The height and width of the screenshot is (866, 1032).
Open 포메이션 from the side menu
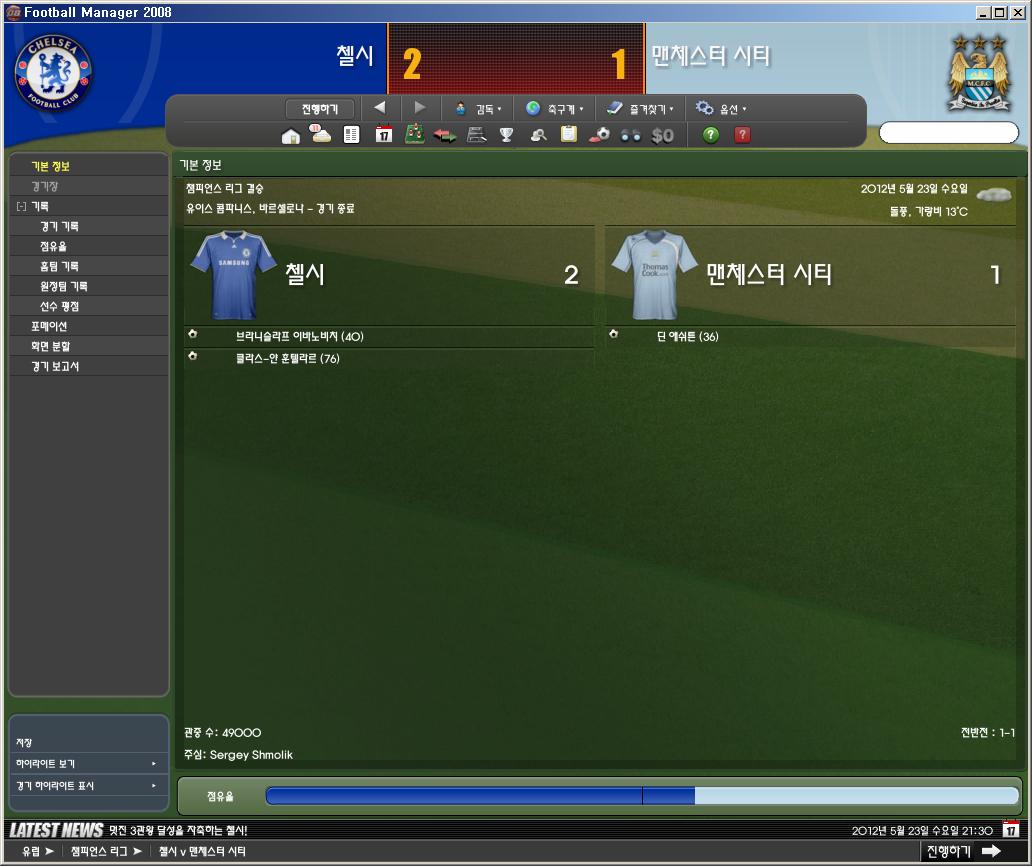(x=49, y=327)
